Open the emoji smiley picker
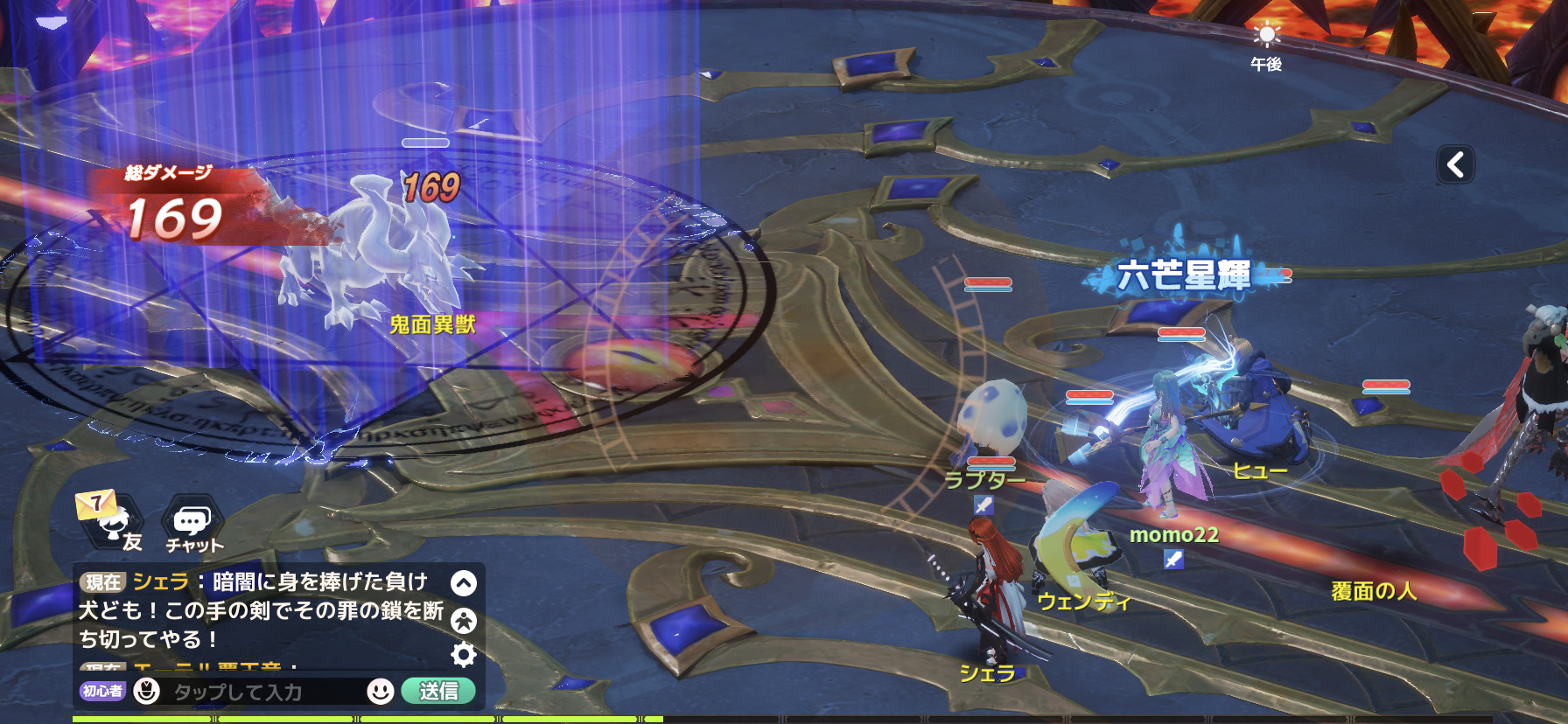This screenshot has height=724, width=1568. pos(380,691)
